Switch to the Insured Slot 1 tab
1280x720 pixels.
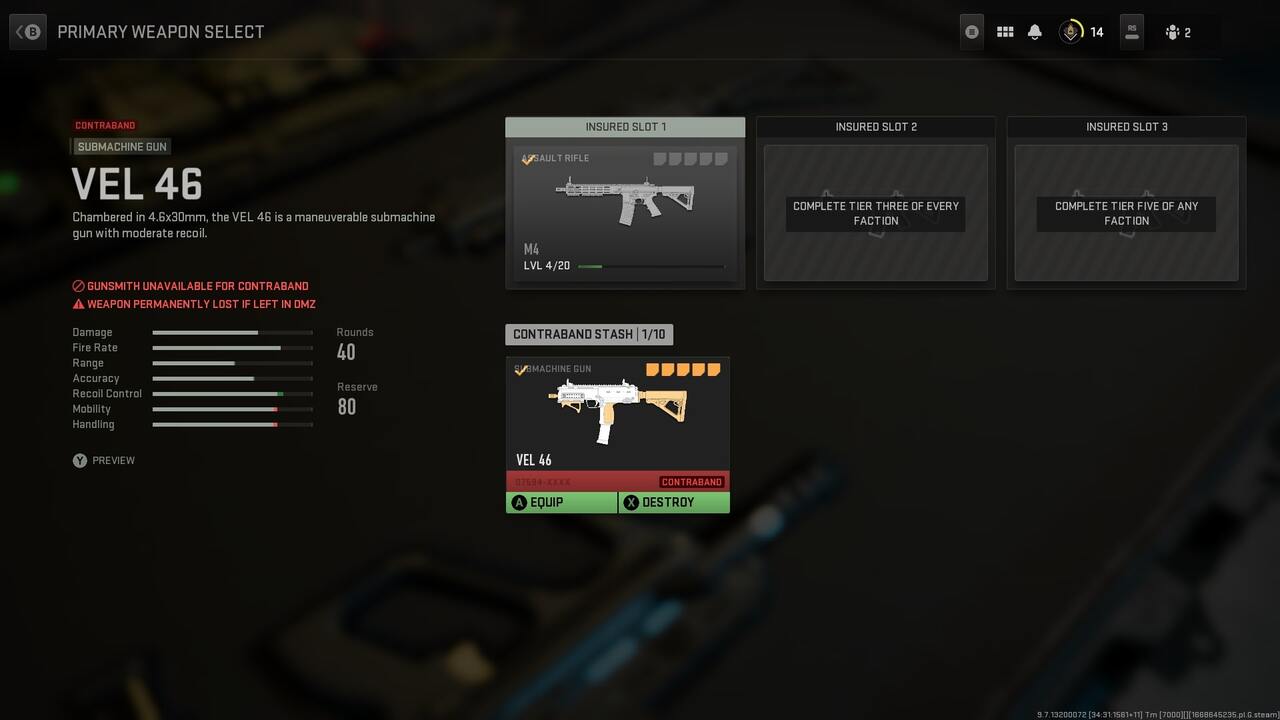pos(624,127)
